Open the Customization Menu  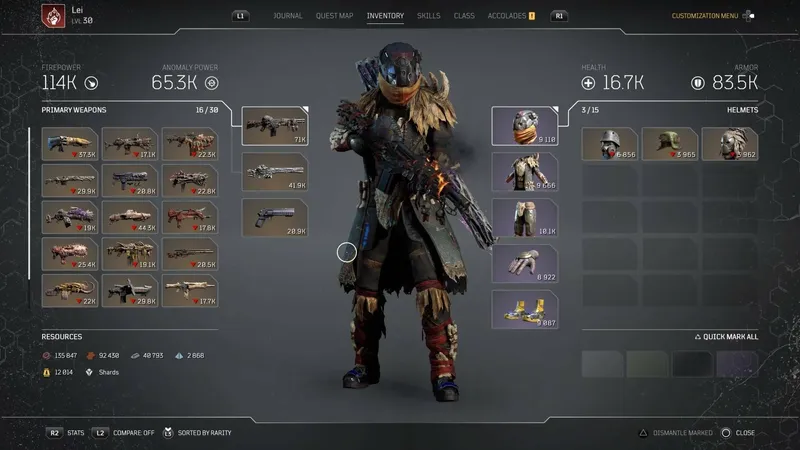coord(704,16)
